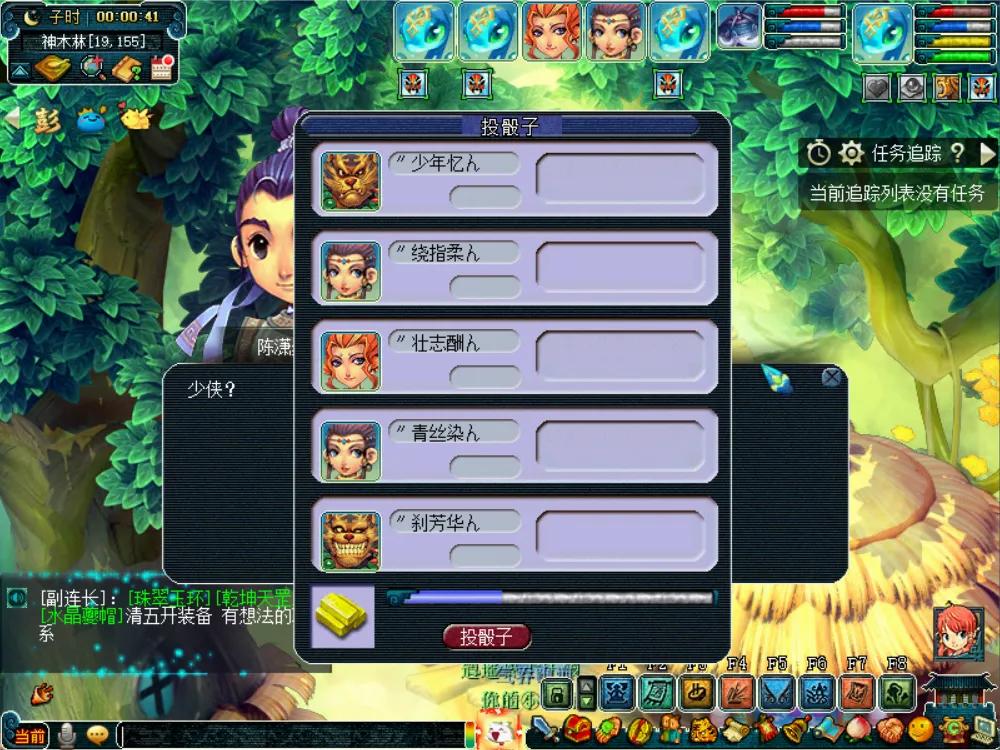
Task: Activate the F8 green skill slot
Action: pos(897,693)
